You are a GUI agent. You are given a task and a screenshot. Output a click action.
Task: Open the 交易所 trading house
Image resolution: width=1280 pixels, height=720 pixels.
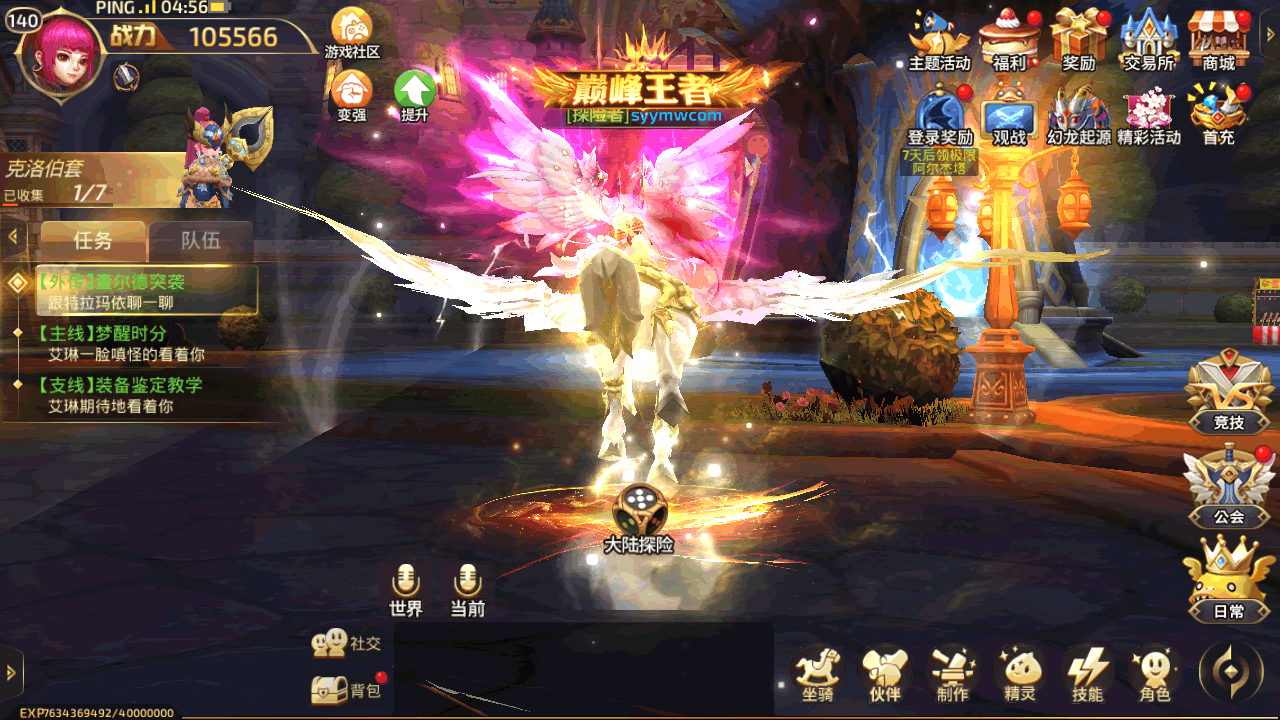tap(1148, 38)
